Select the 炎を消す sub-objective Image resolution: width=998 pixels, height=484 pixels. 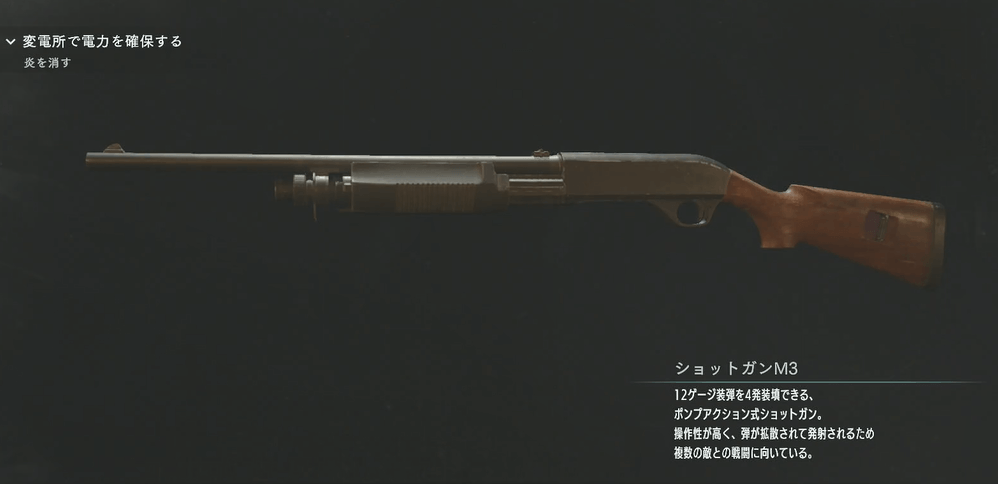(x=48, y=63)
